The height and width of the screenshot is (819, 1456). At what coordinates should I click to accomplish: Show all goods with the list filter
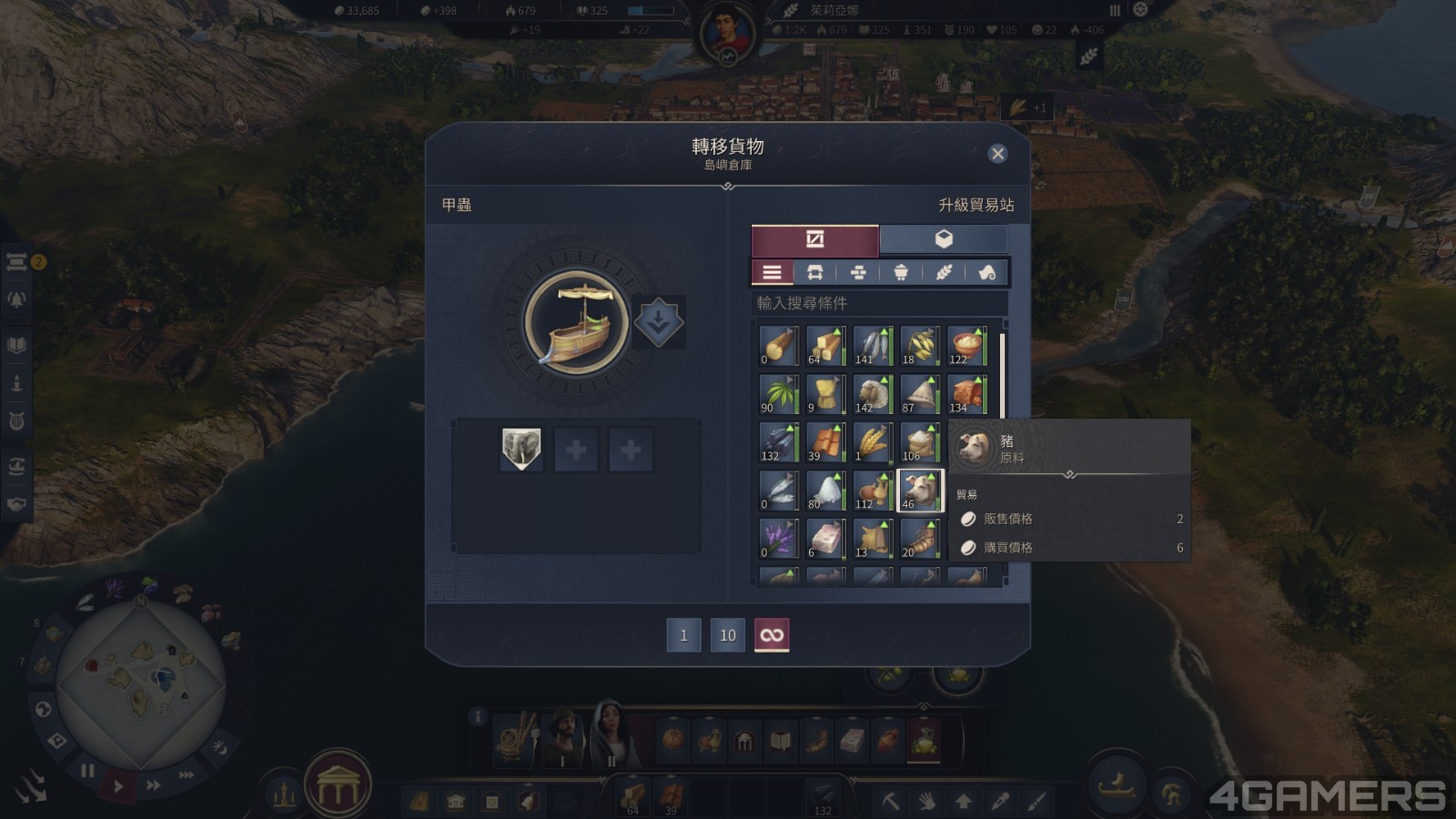click(x=772, y=272)
